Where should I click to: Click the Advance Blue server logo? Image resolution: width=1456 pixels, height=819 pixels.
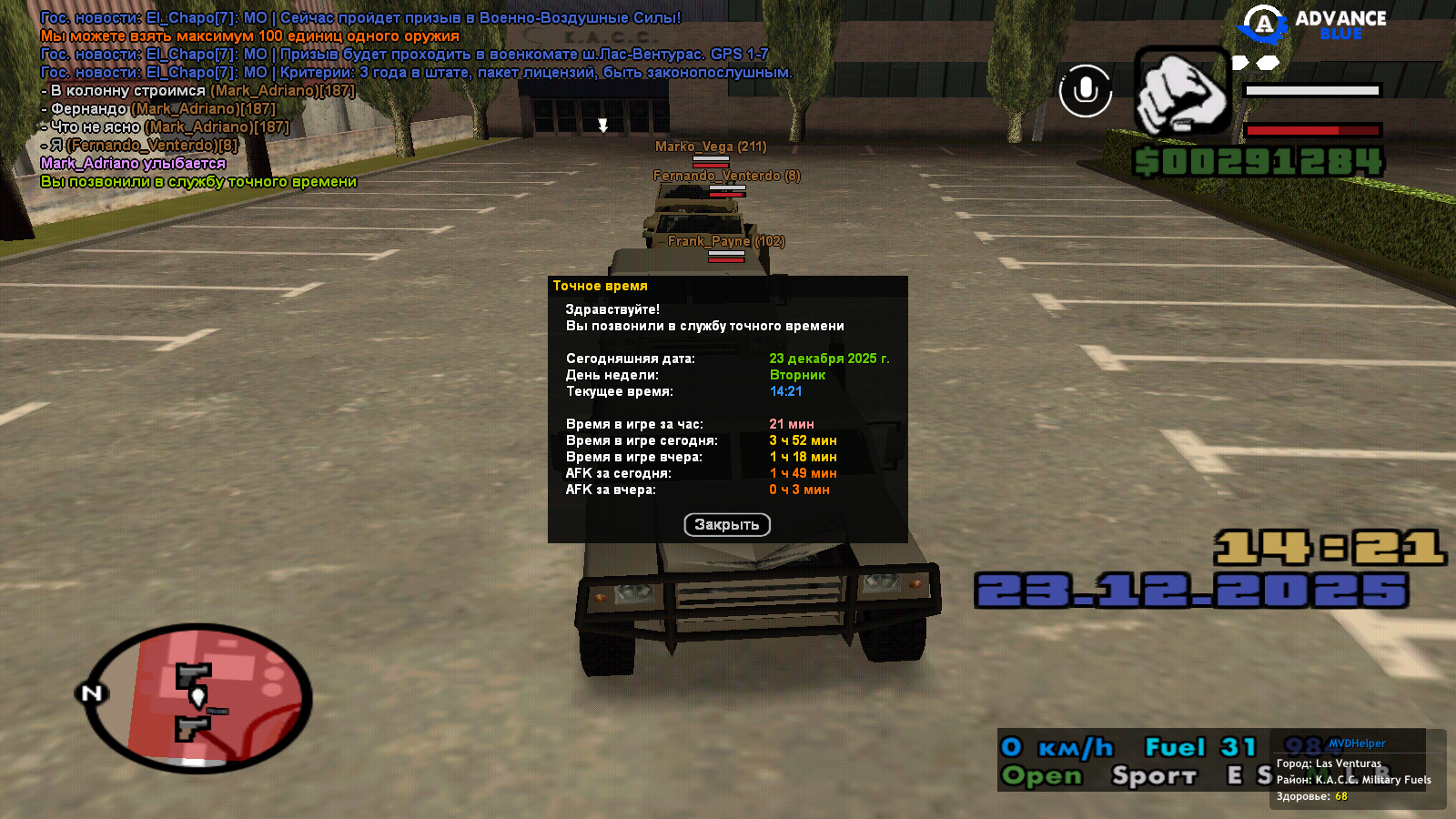[x=1313, y=25]
